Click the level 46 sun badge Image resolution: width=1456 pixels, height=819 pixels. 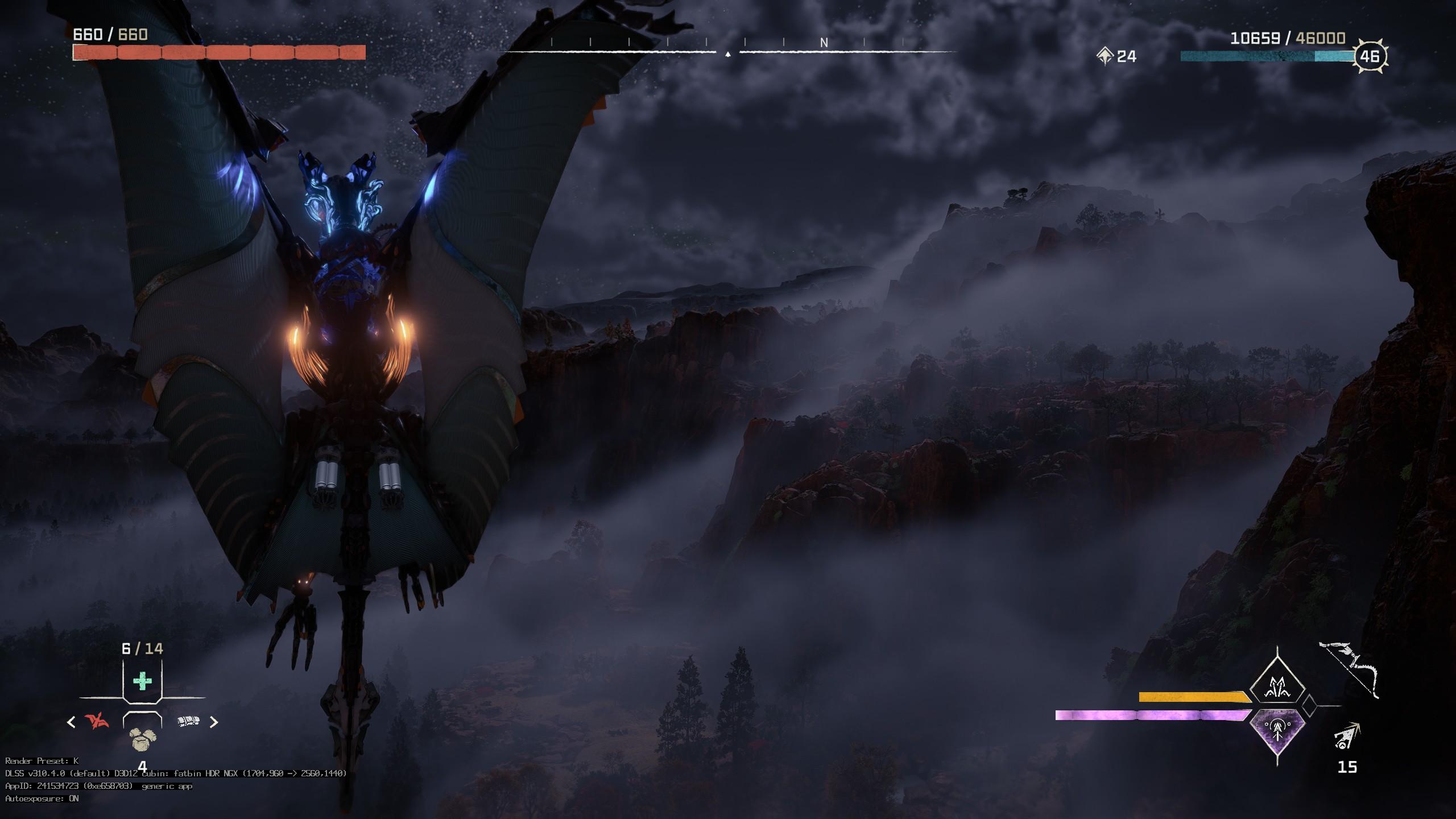point(1370,56)
